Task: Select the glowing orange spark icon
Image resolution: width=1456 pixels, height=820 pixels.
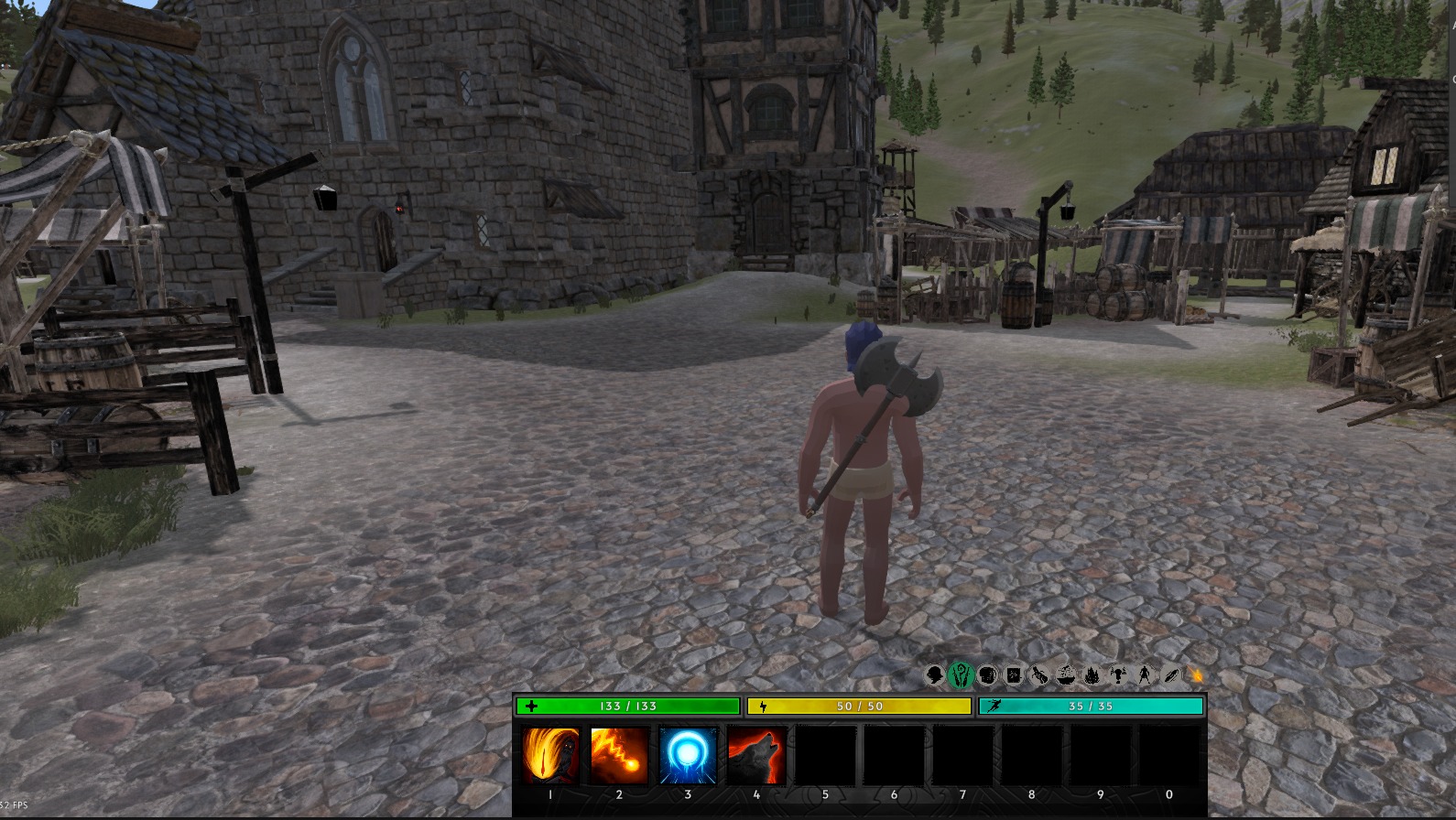Action: pos(1196,675)
